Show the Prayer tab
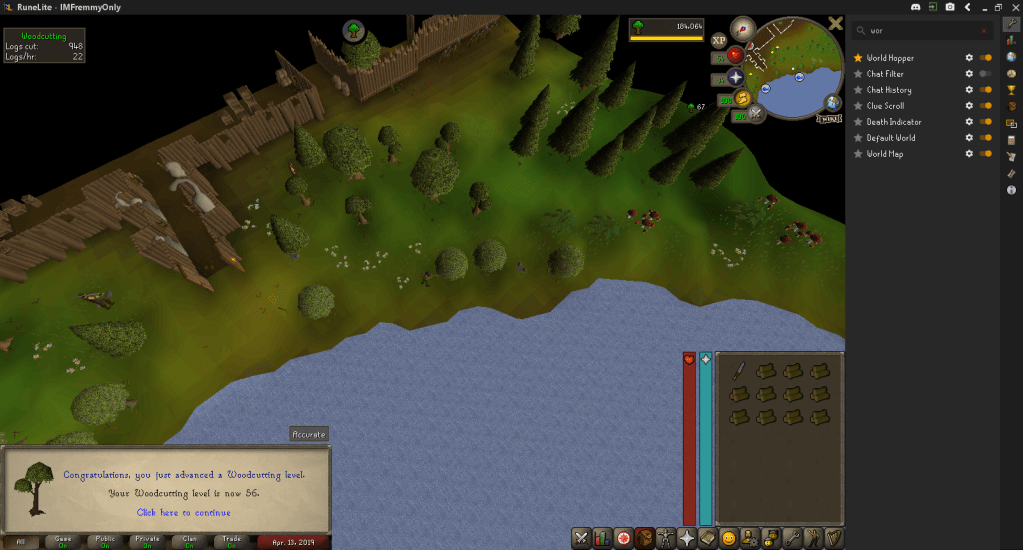1023x550 pixels. coord(687,538)
